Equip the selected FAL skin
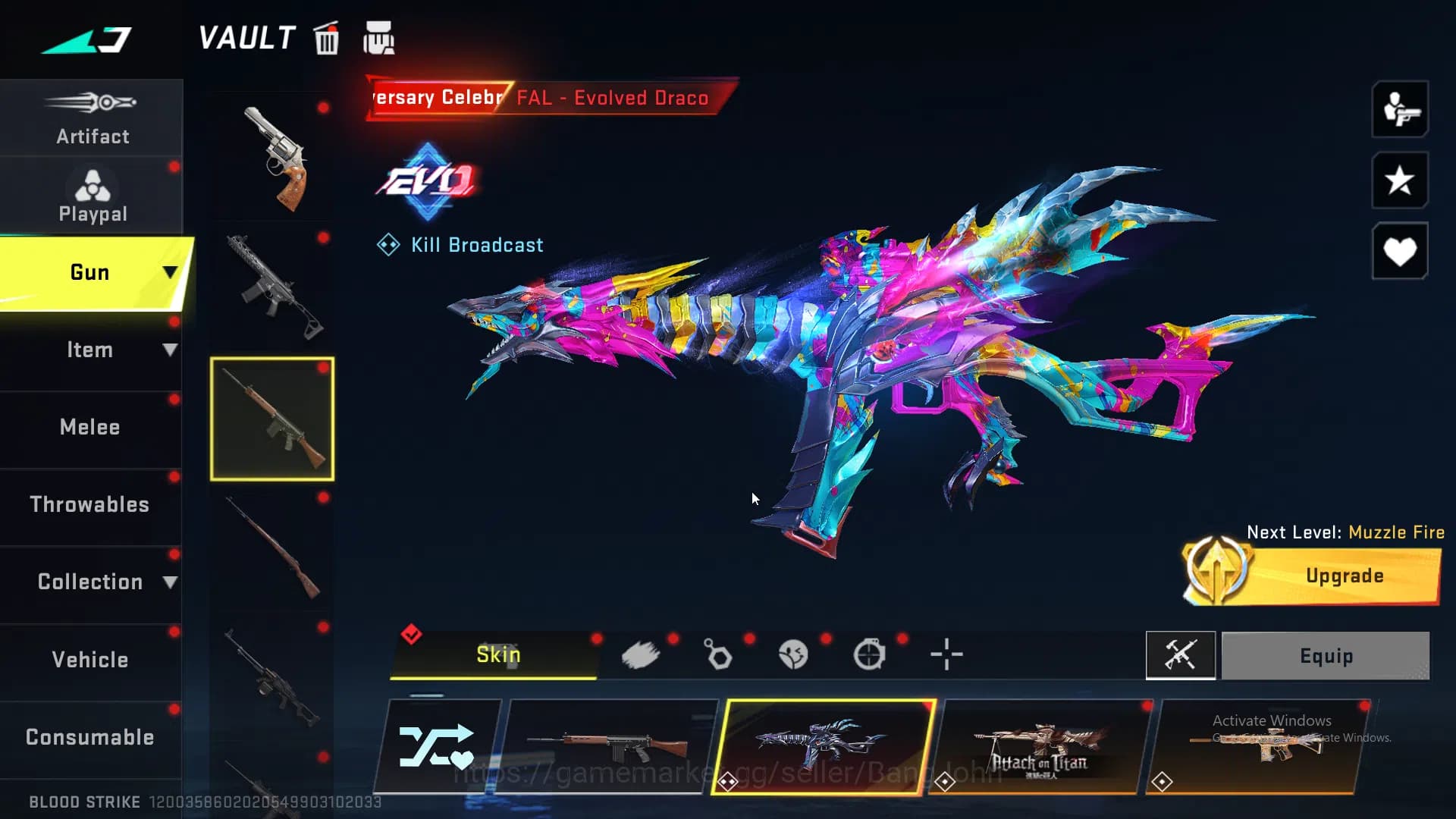The image size is (1456, 819). point(1326,656)
